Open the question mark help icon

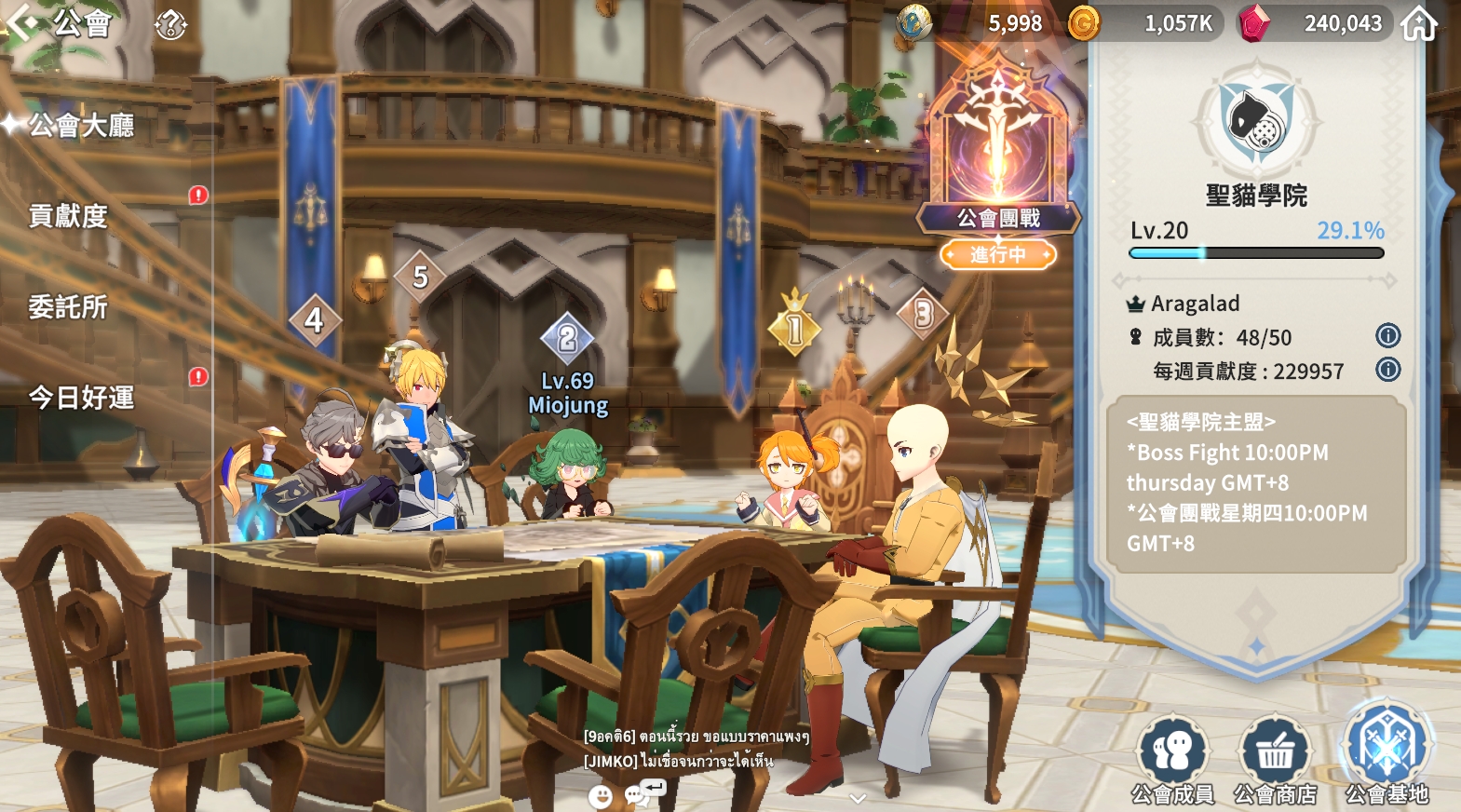(170, 24)
